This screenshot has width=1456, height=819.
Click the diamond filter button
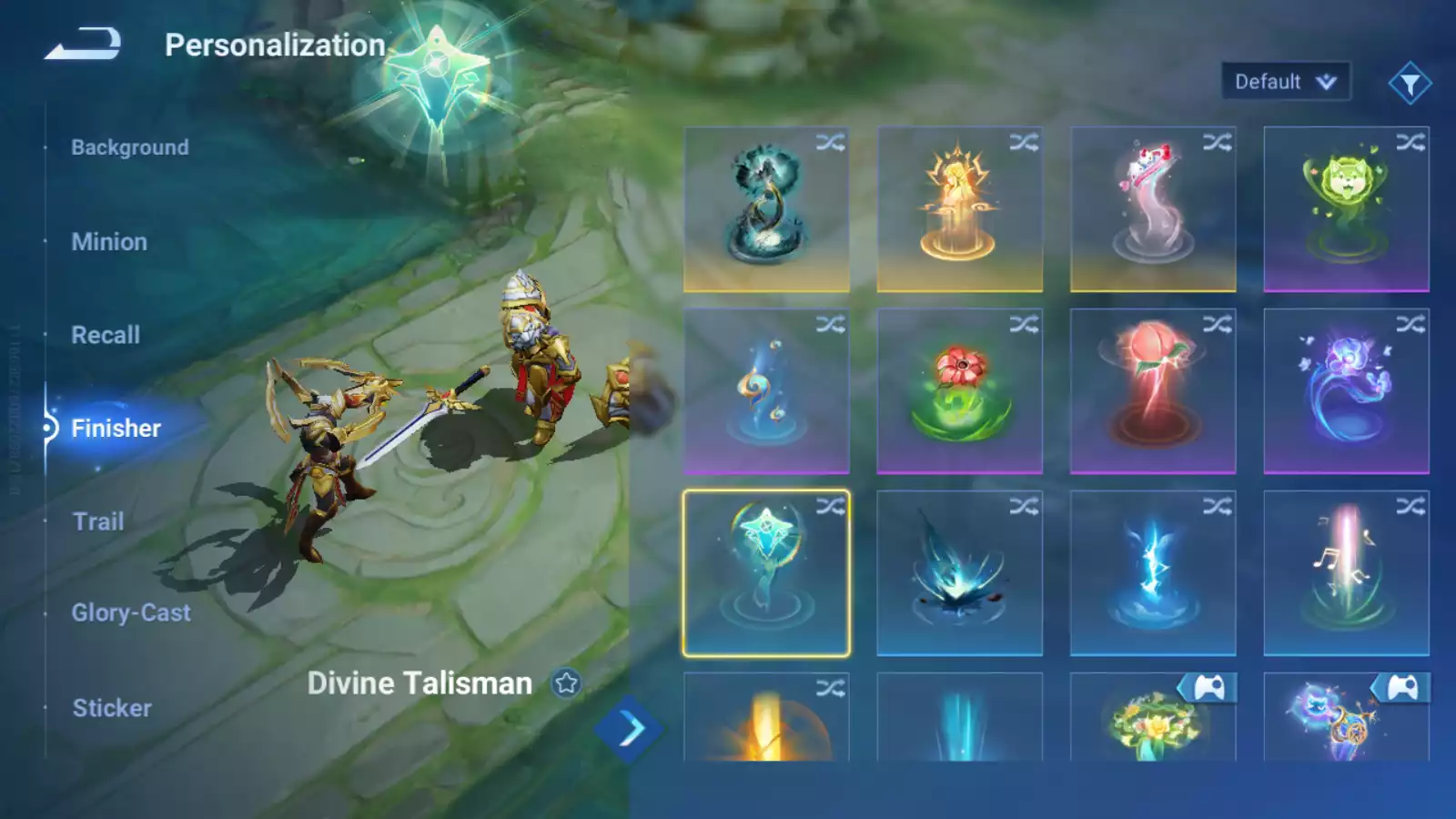click(x=1410, y=84)
